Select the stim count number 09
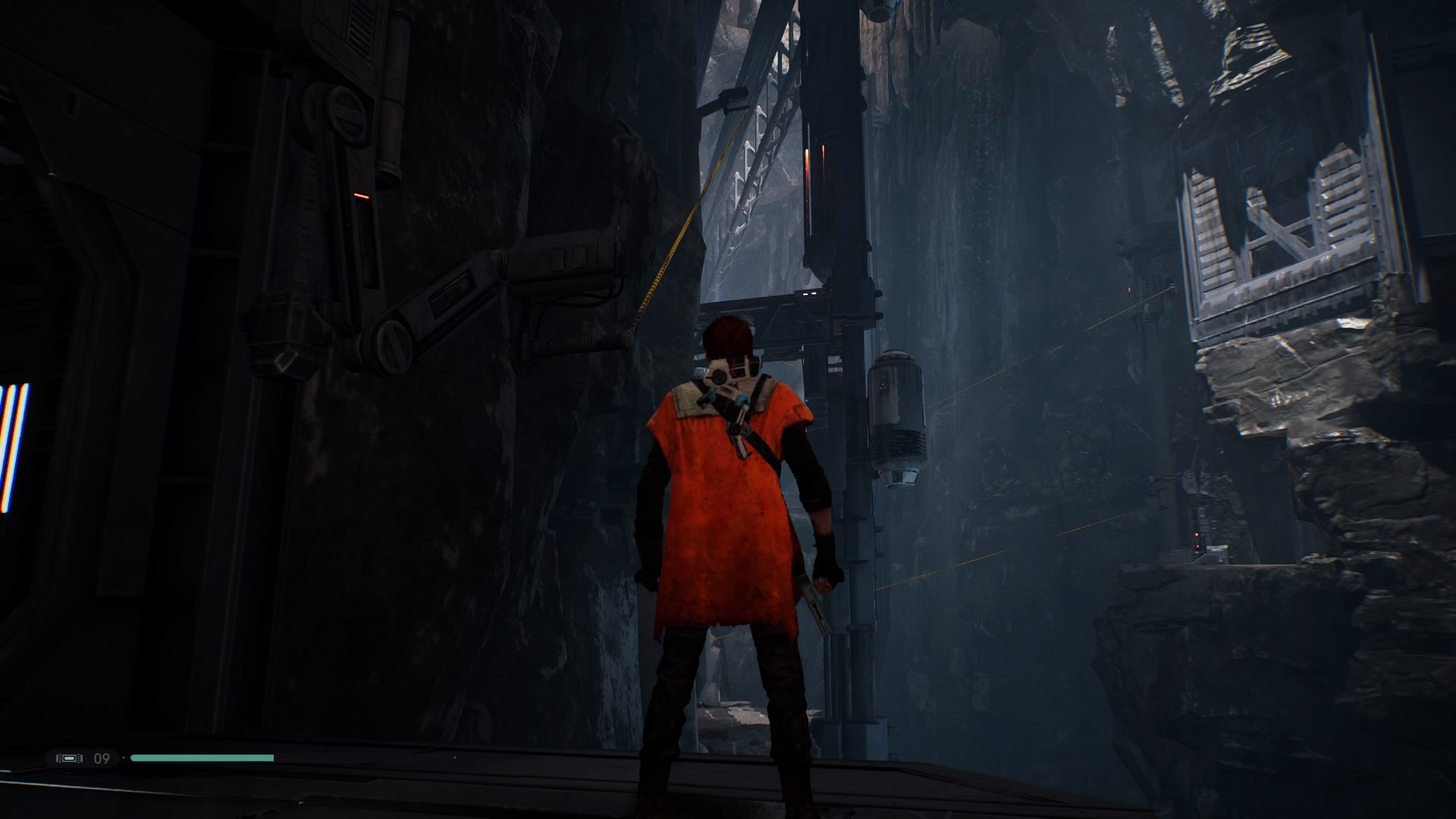 pos(102,758)
